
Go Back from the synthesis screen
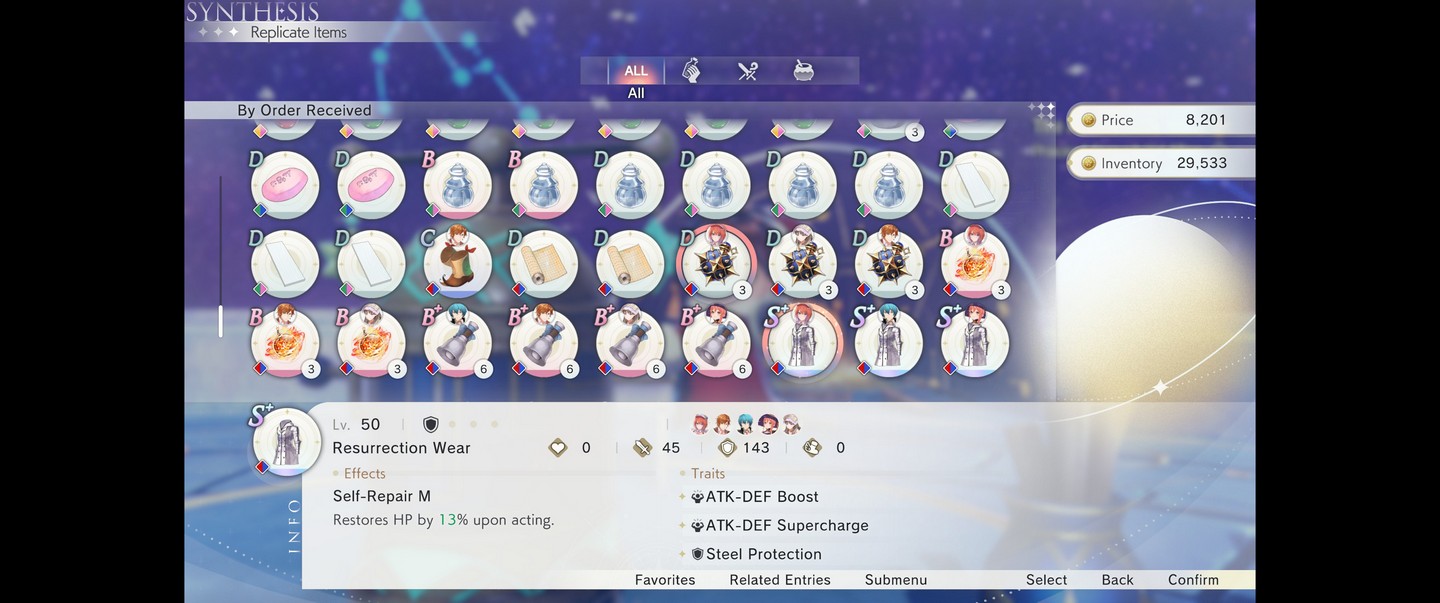pyautogui.click(x=1117, y=580)
